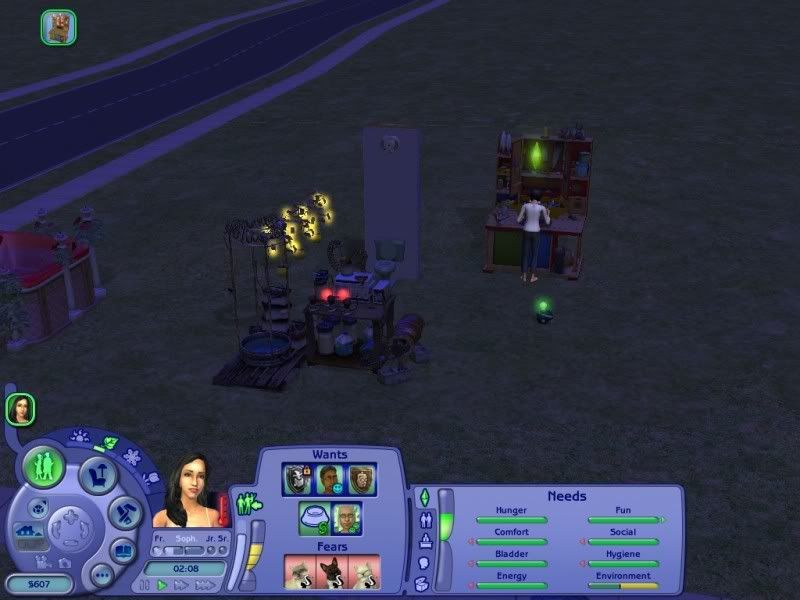Select the locked shield want

pyautogui.click(x=298, y=479)
